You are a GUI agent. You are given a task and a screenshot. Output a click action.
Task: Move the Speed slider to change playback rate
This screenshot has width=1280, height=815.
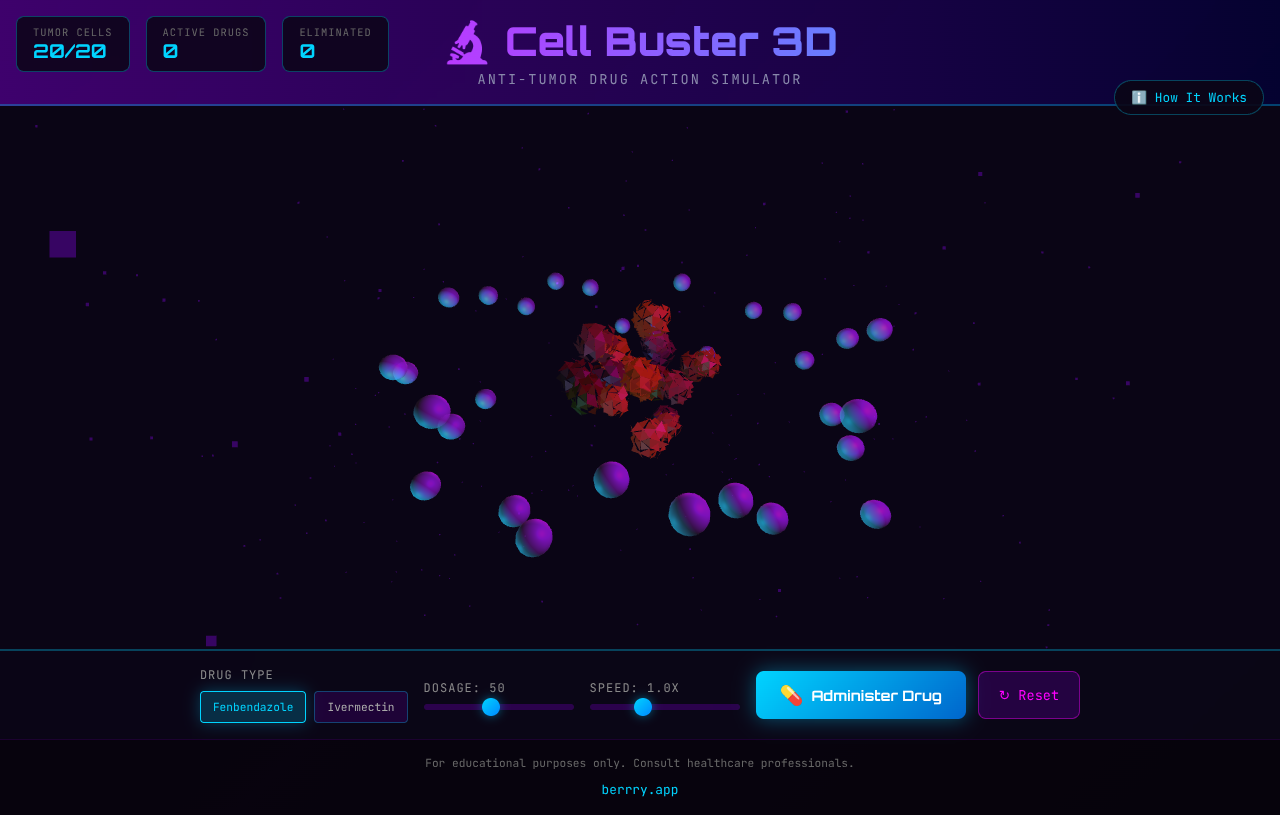click(x=643, y=707)
